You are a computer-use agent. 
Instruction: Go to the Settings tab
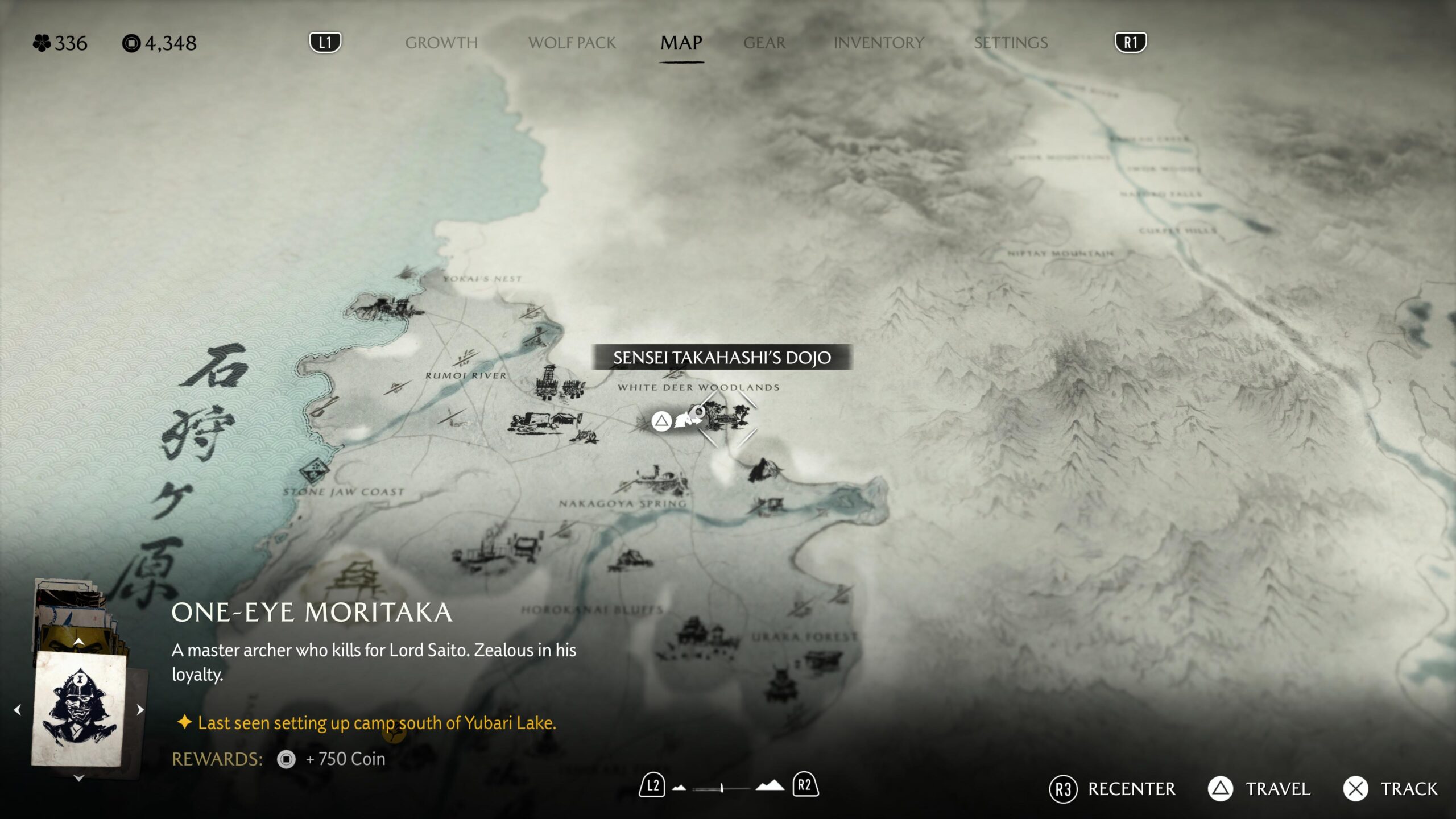[x=1011, y=43]
